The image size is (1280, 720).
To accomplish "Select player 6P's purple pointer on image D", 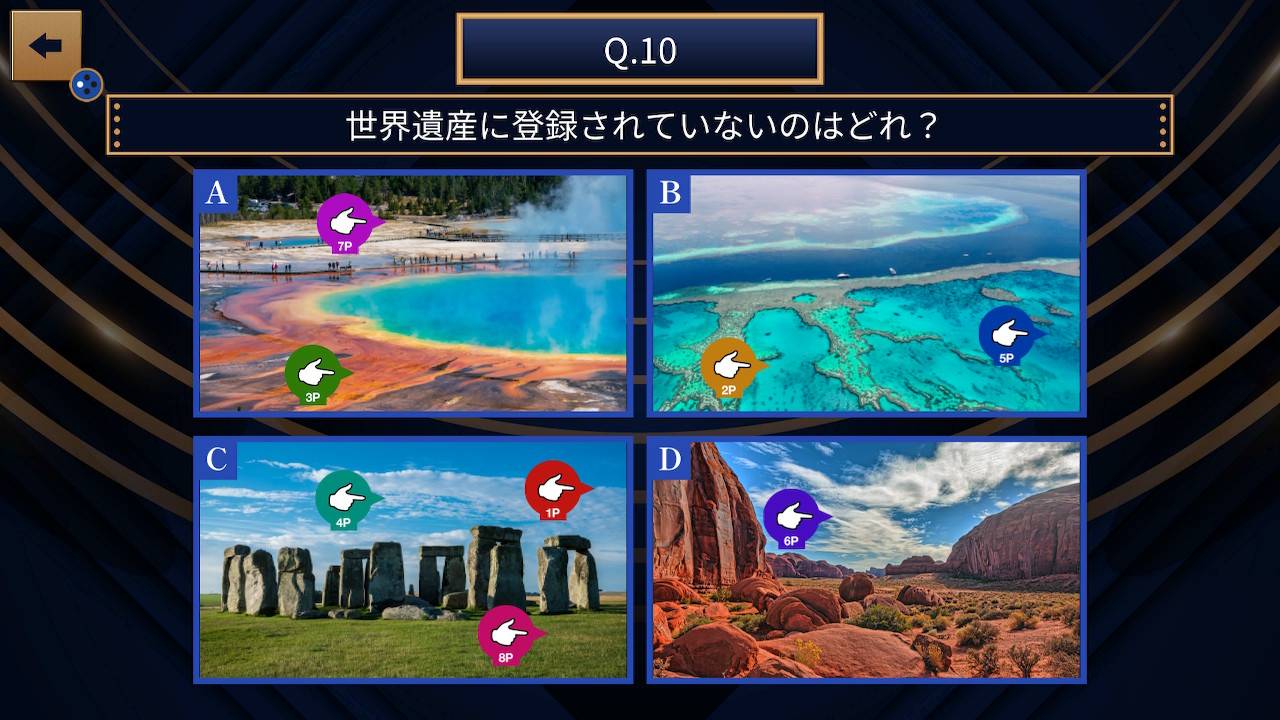I will point(789,511).
